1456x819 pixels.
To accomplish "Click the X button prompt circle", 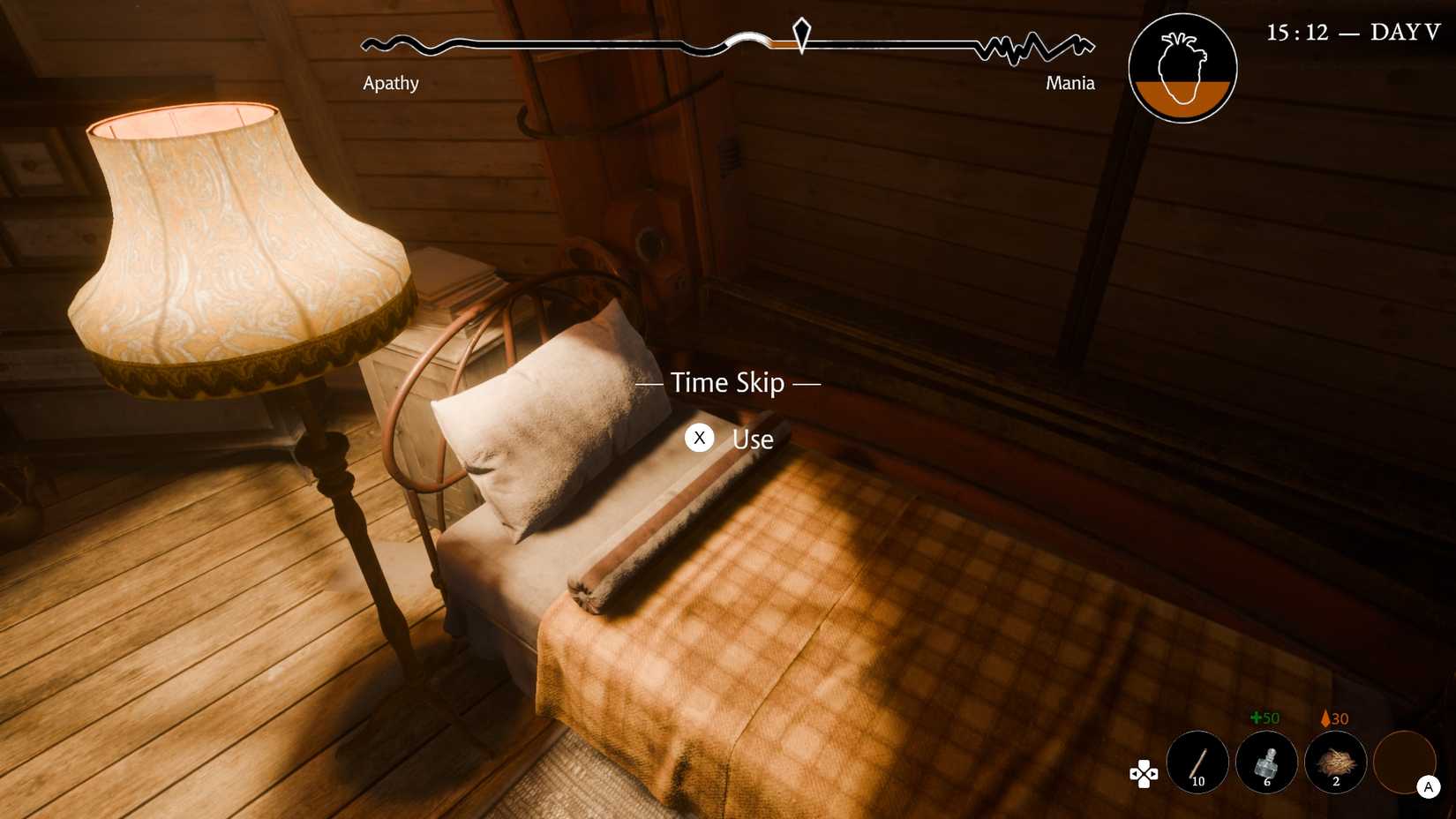I will click(x=700, y=438).
